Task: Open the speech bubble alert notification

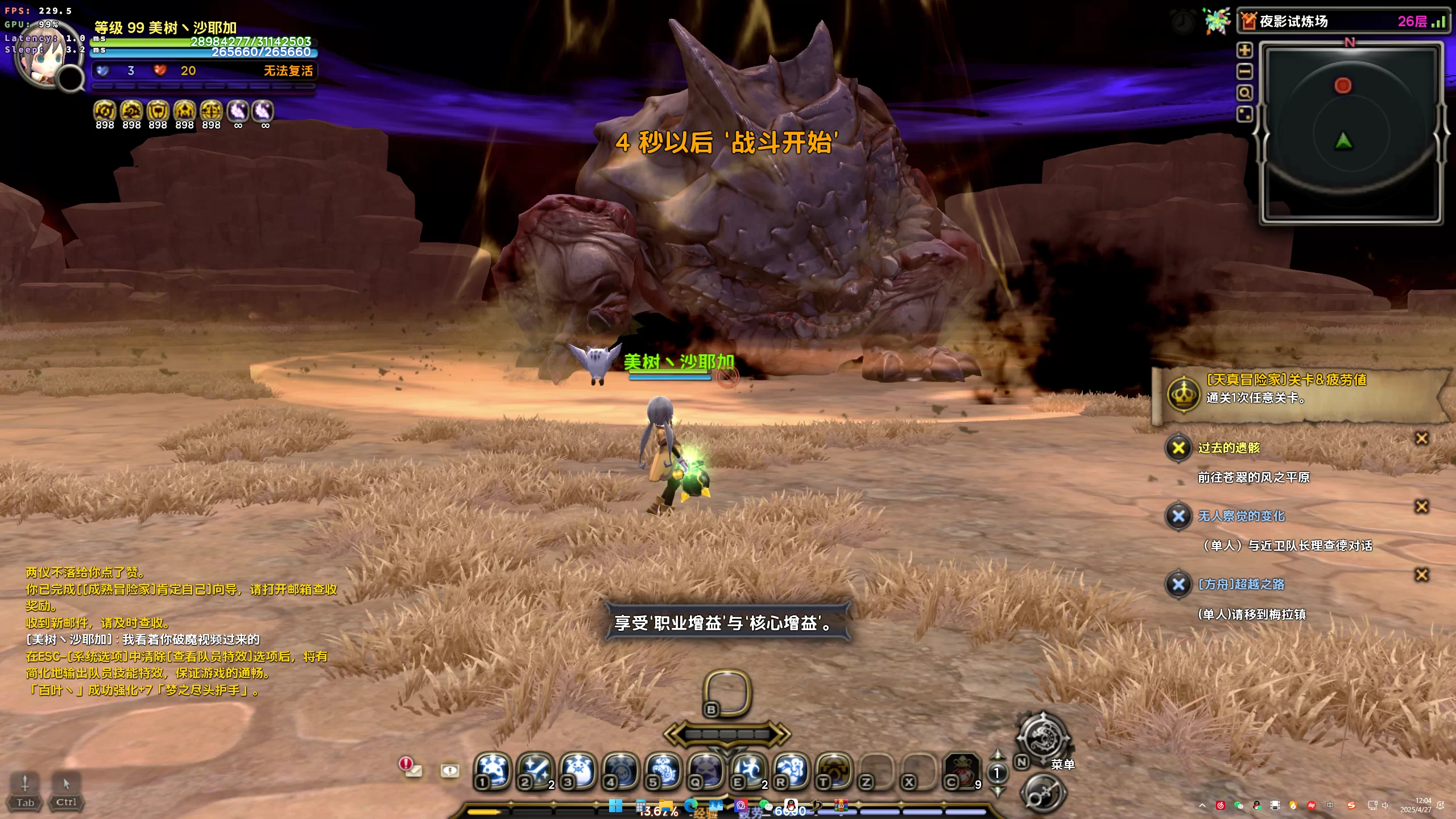Action: point(450,771)
